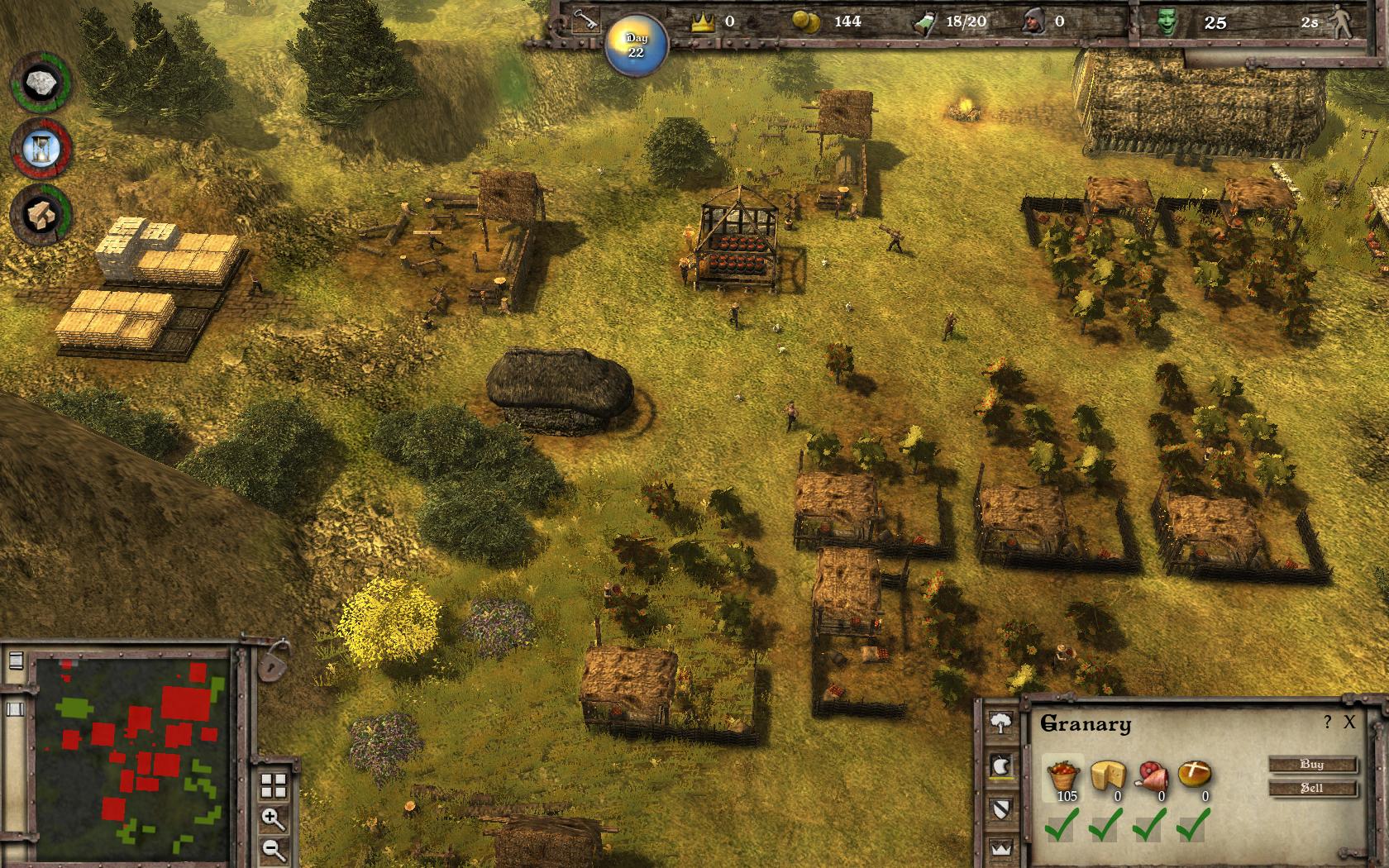The width and height of the screenshot is (1389, 868).
Task: Switch to the tree category tab
Action: 1001,723
